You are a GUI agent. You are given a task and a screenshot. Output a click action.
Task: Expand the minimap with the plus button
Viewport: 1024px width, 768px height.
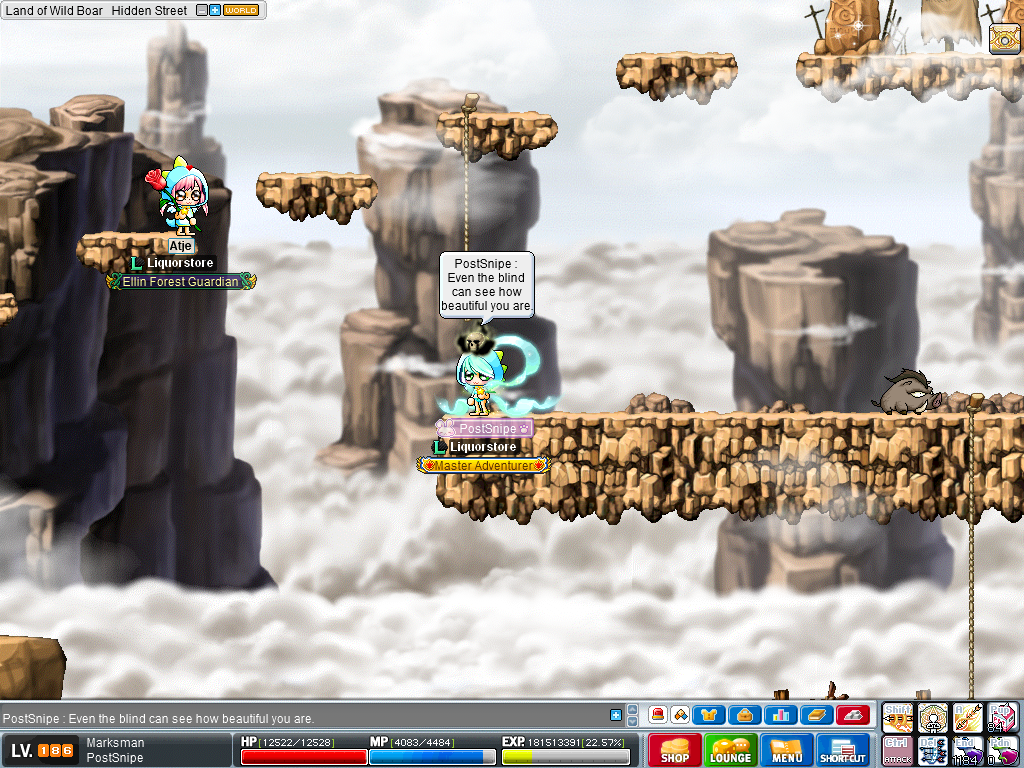point(215,10)
